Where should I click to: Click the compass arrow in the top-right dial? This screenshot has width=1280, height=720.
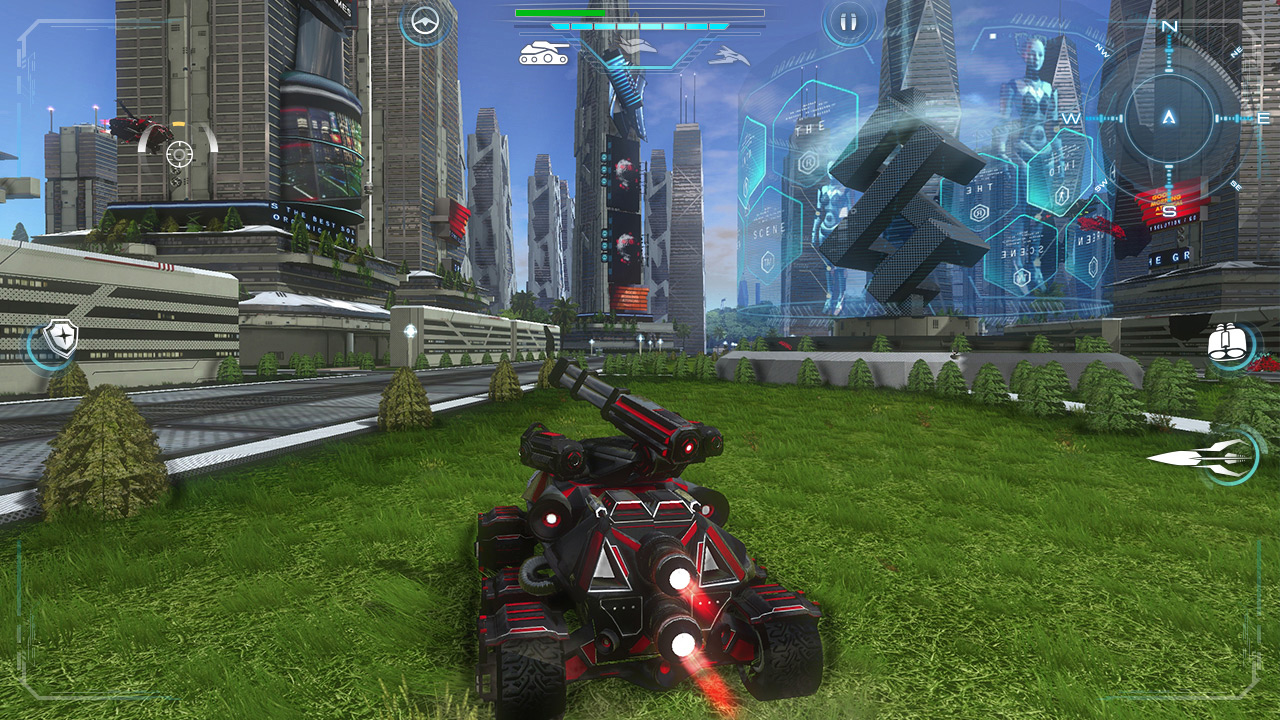(x=1168, y=115)
